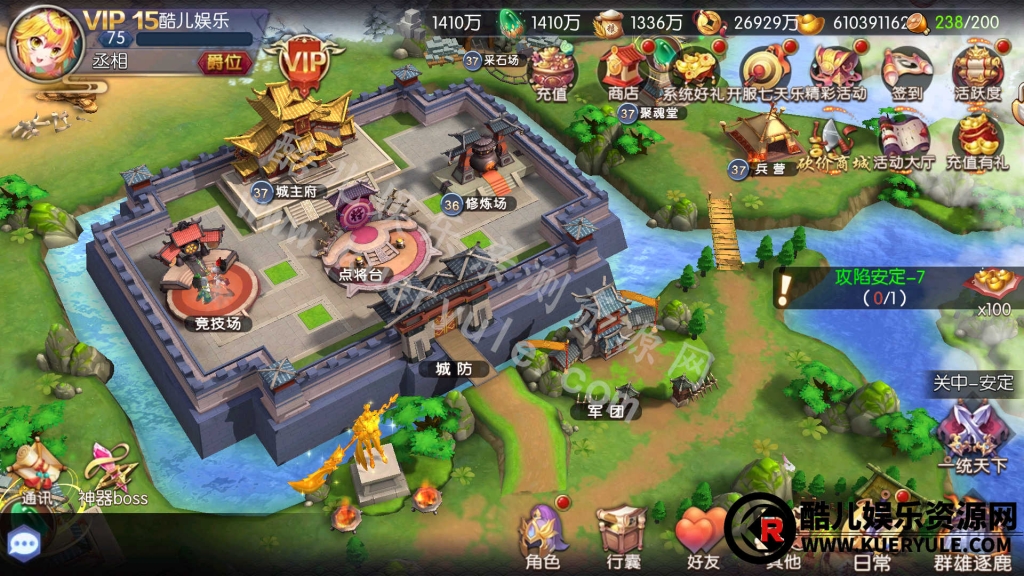Viewport: 1024px width, 576px height.
Task: Show the 精彩活动 events chest
Action: 836,70
